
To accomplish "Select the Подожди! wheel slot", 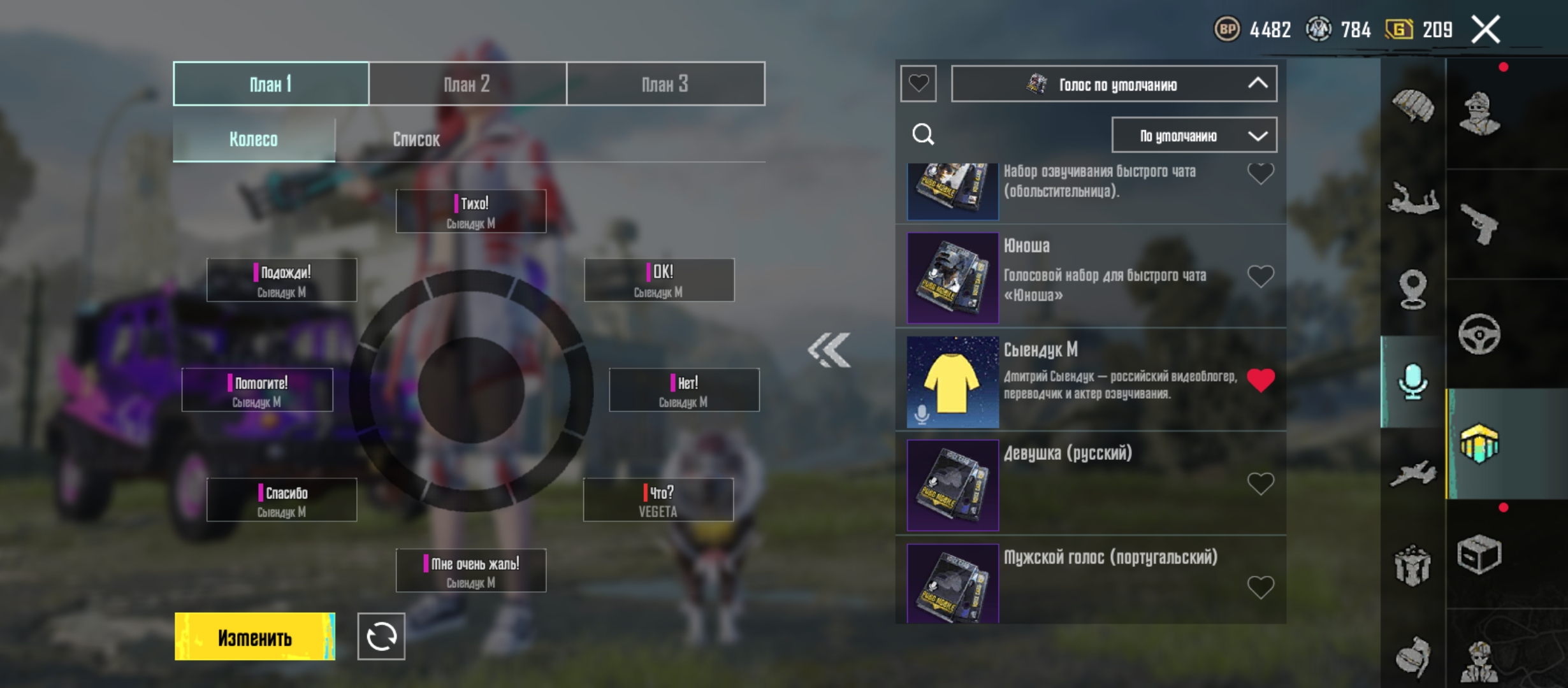I will 282,280.
